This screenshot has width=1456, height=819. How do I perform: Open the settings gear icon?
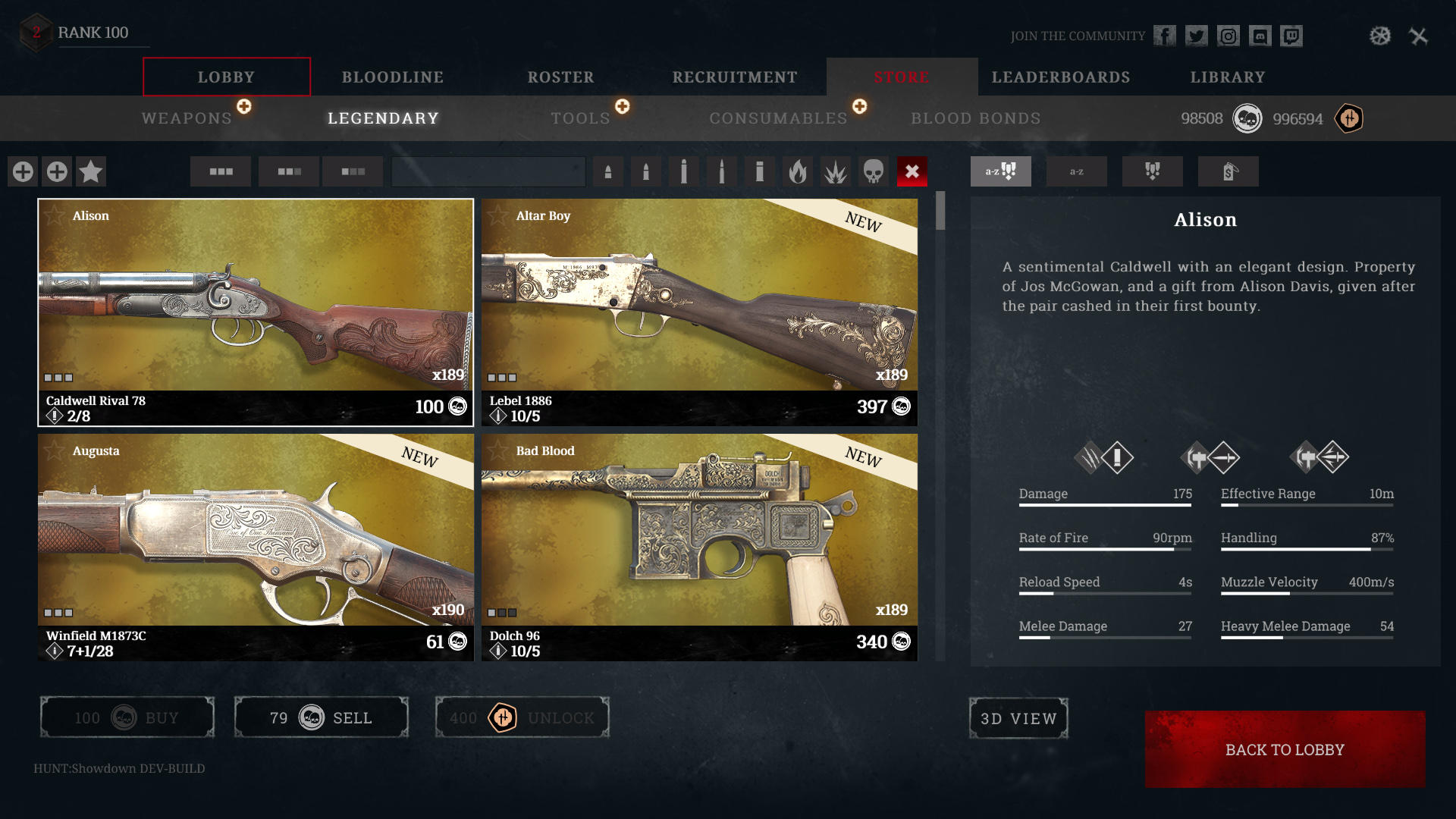[x=1379, y=36]
